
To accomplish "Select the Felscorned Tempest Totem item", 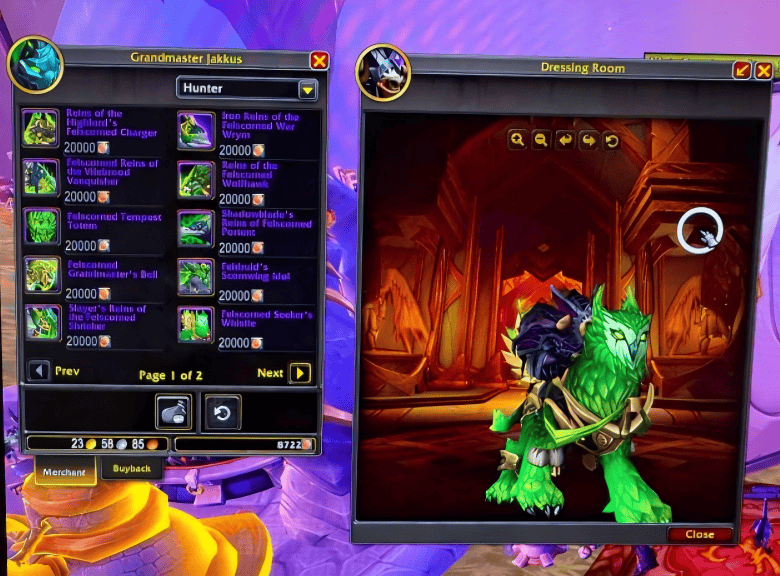I will (41, 226).
